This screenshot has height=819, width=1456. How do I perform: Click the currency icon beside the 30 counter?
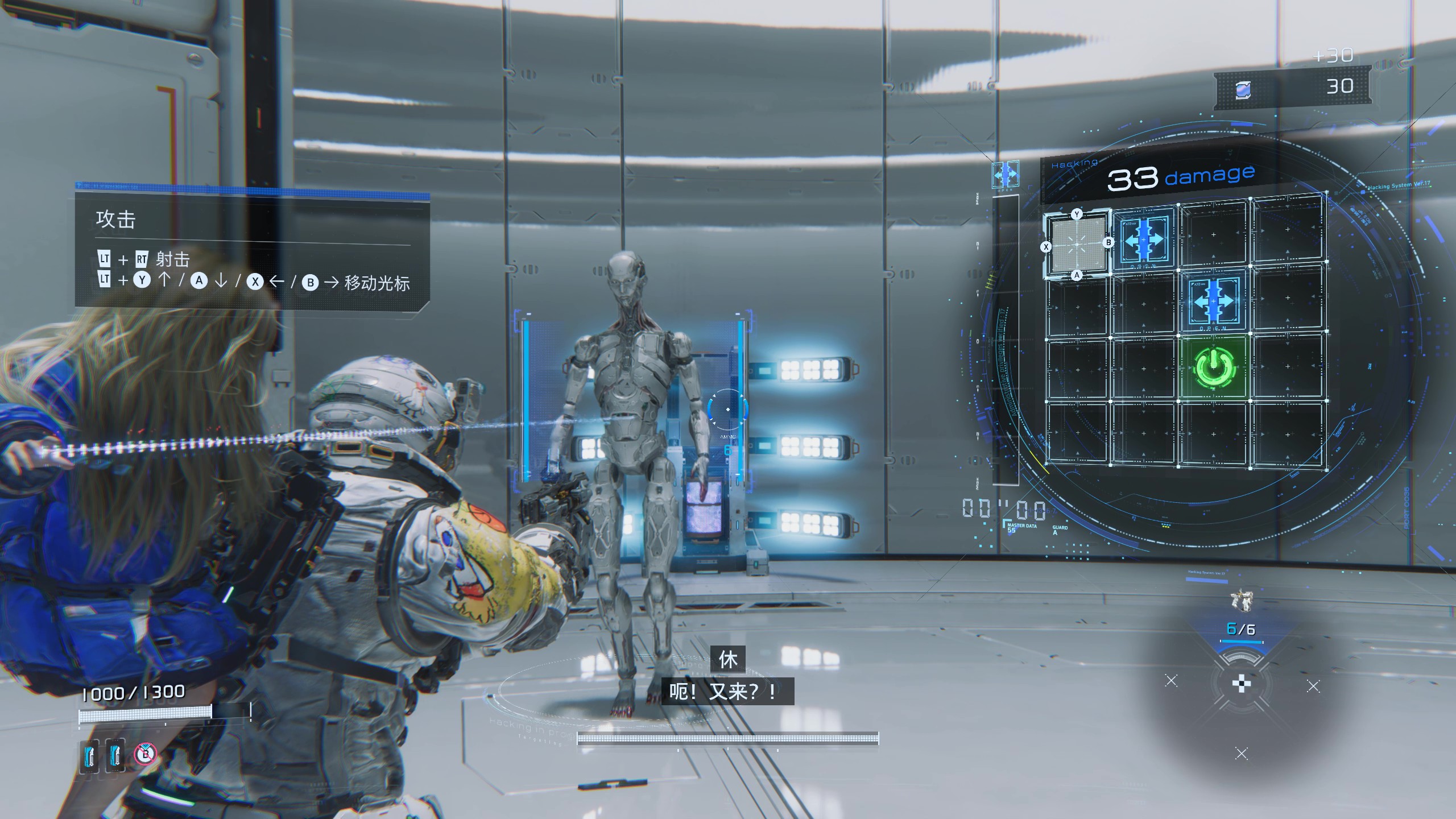coord(1243,90)
